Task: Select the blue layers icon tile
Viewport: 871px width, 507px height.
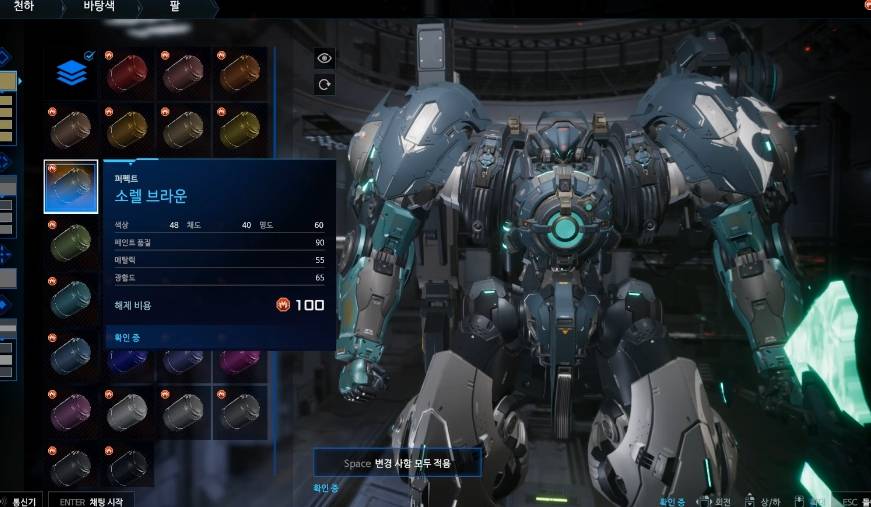Action: click(x=72, y=73)
